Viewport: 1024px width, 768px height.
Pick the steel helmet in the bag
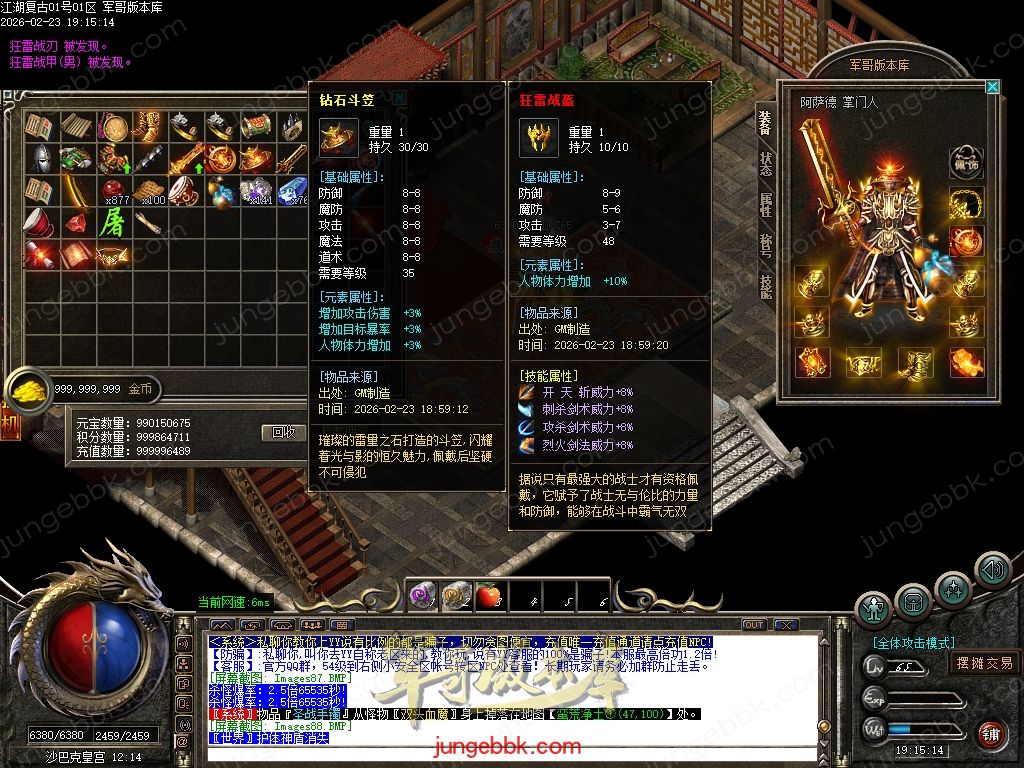tap(41, 158)
